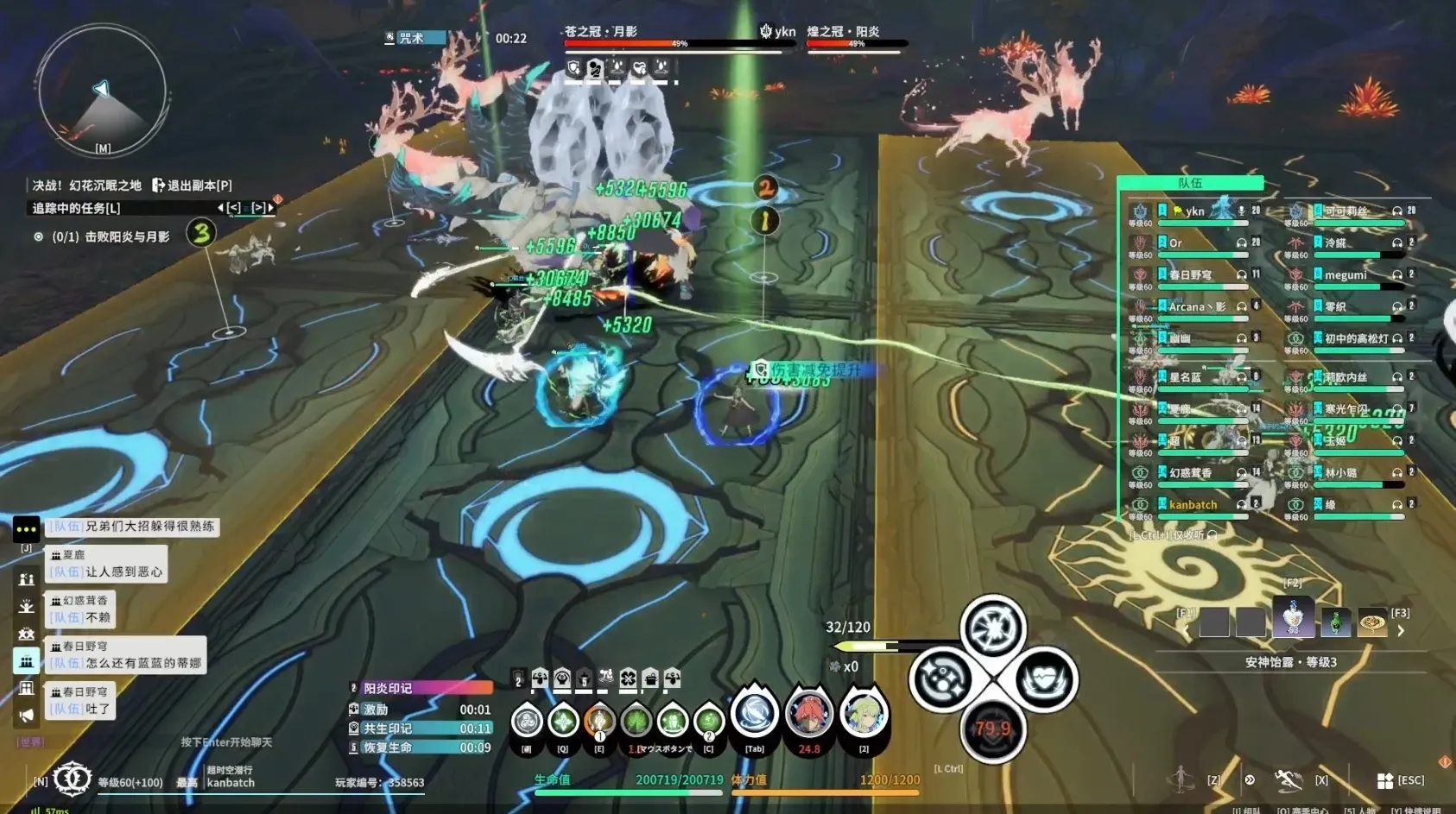
Task: Switch to the megaphone chat channel
Action: click(x=27, y=716)
